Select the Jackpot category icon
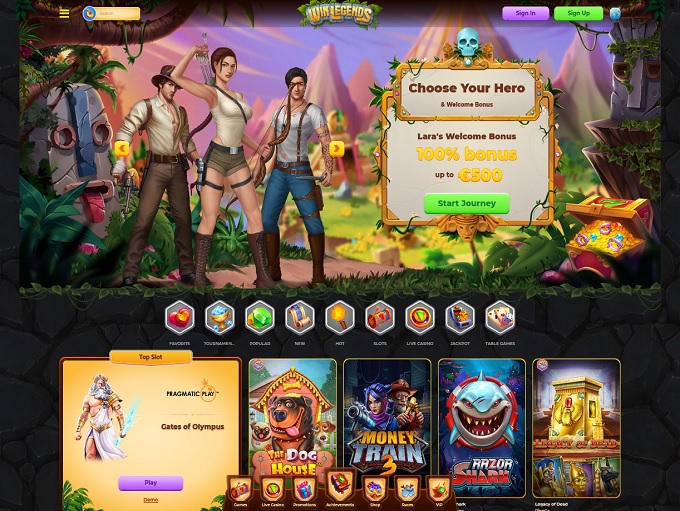 click(460, 320)
